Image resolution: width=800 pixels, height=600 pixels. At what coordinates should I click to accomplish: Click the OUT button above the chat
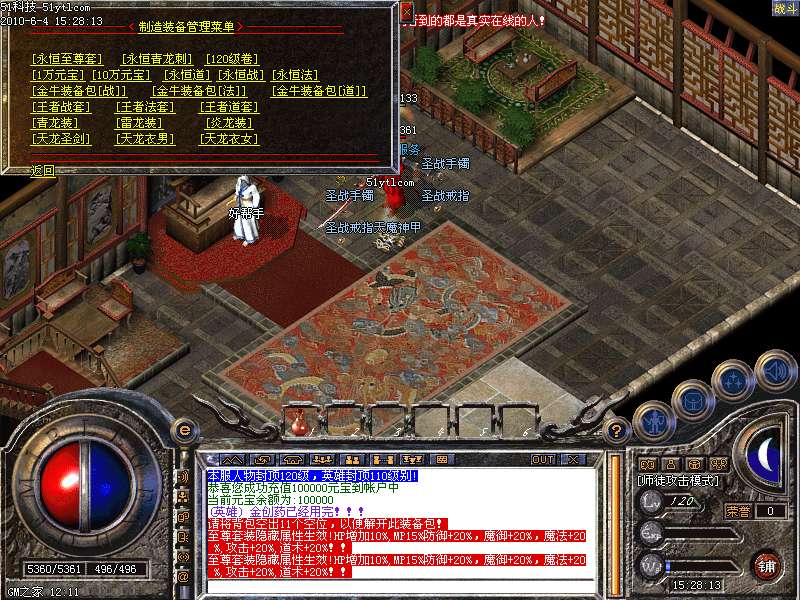[542, 460]
